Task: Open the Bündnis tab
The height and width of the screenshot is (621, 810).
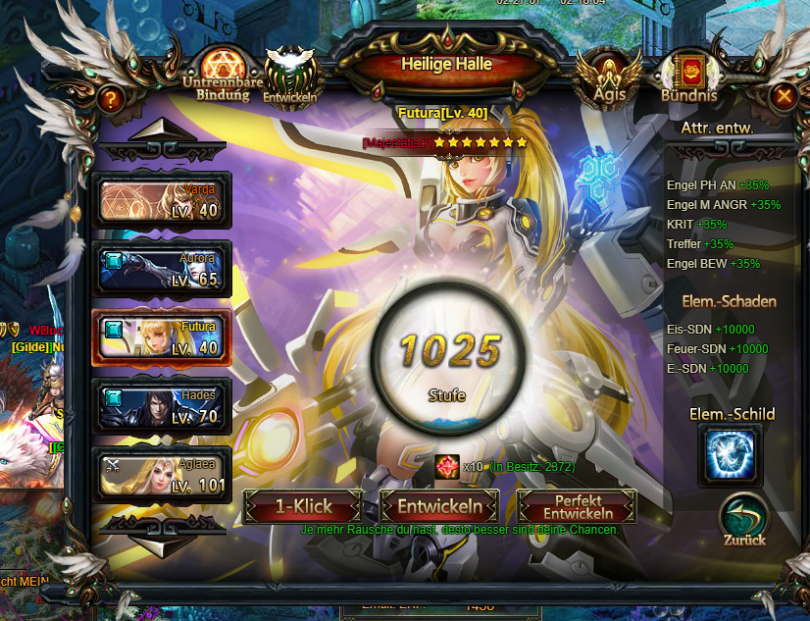Action: pos(689,76)
